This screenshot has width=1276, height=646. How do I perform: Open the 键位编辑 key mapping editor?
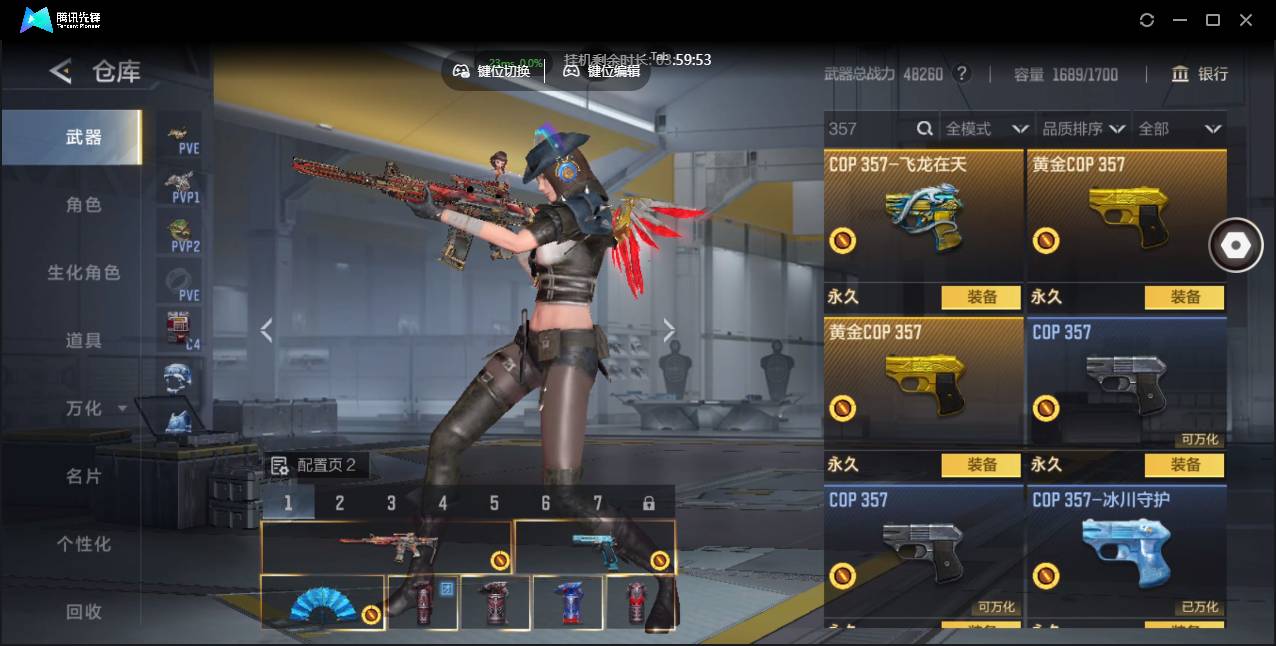click(602, 71)
